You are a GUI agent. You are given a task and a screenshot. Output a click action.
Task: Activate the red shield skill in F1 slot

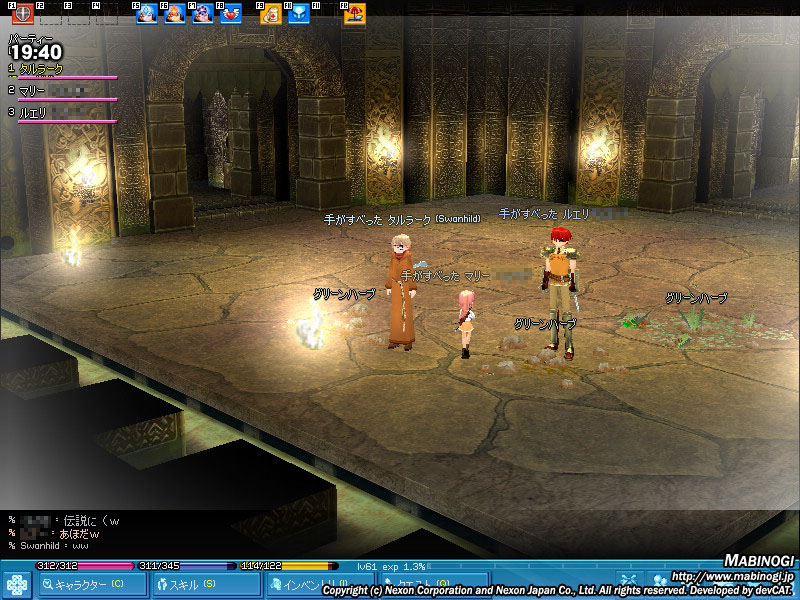[x=23, y=15]
